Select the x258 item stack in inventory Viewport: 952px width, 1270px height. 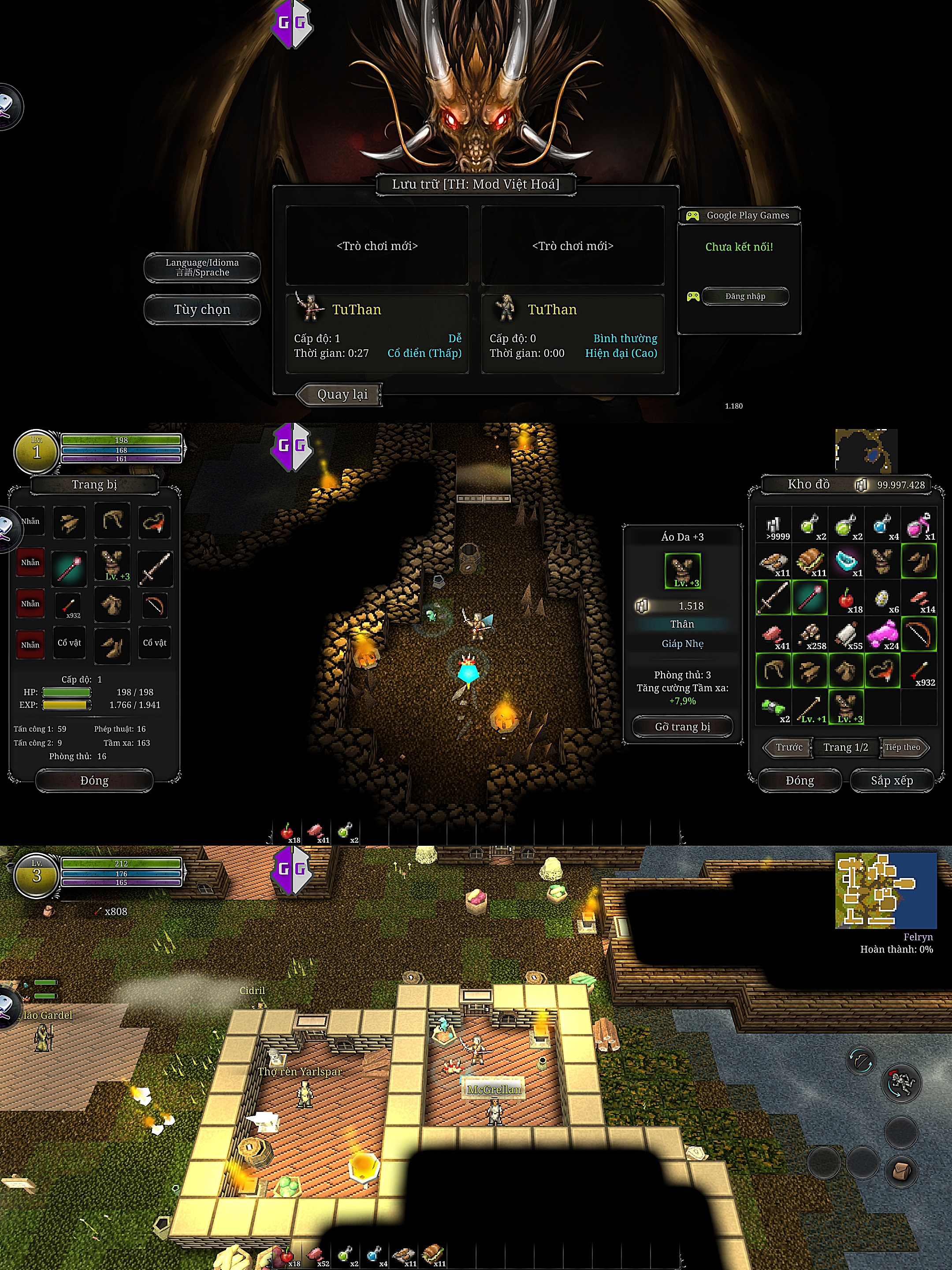tap(810, 635)
